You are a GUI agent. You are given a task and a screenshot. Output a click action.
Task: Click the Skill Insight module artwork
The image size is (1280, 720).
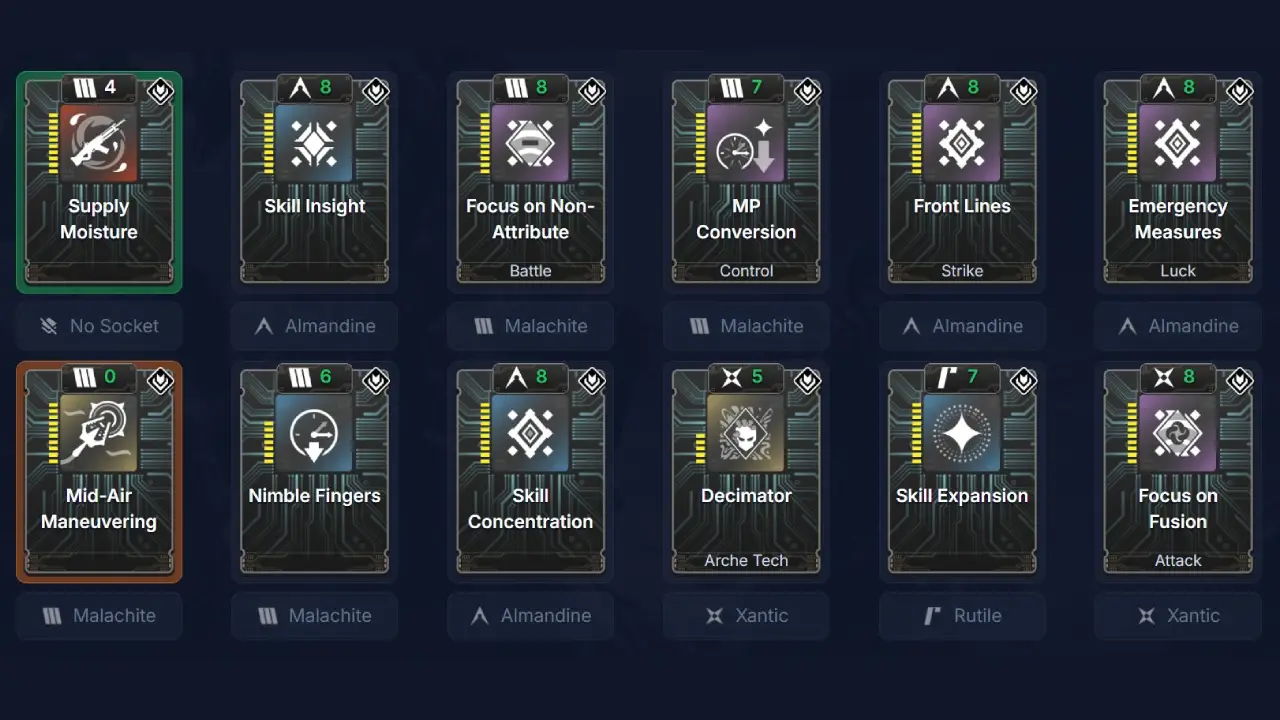tap(314, 143)
